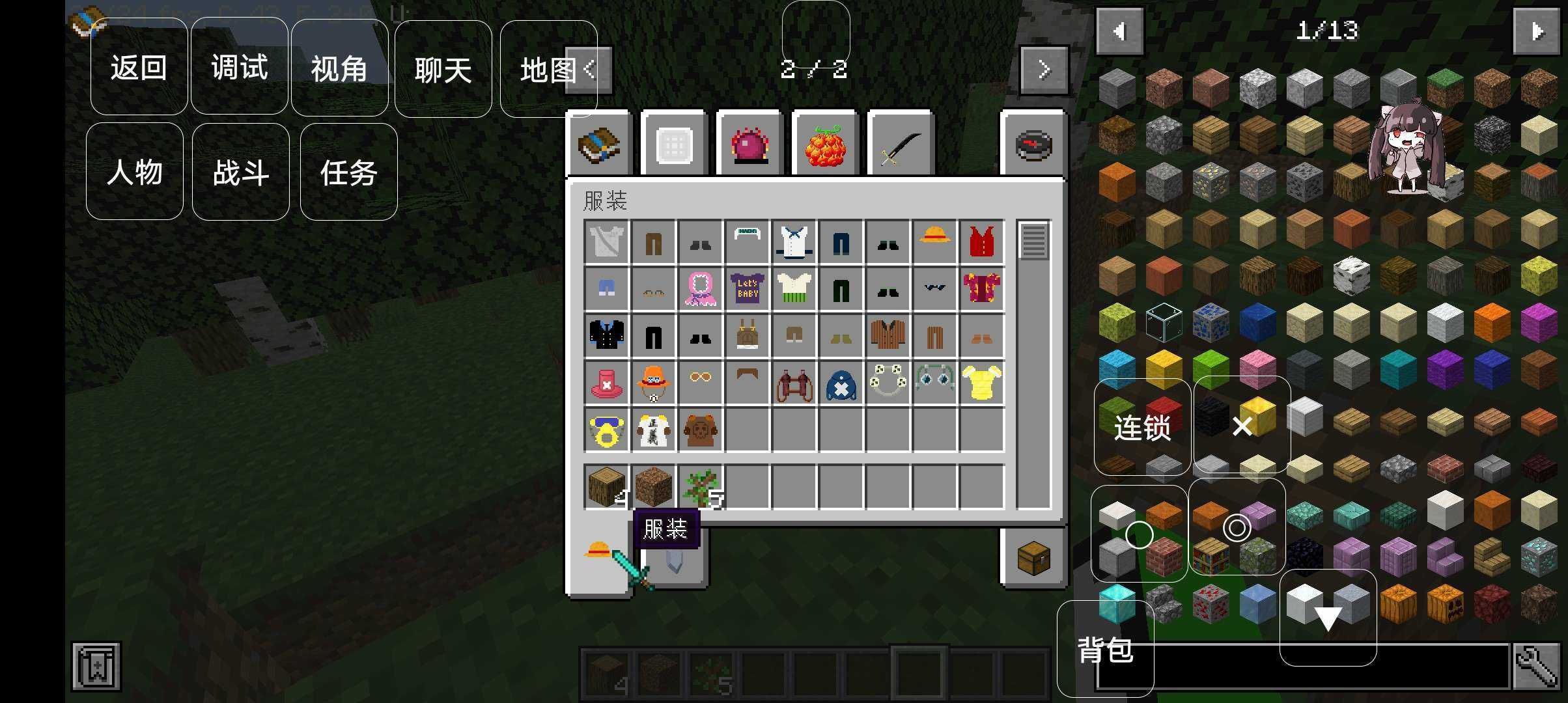The width and height of the screenshot is (1568, 703).
Task: Open the grid crafting tab
Action: tap(674, 145)
